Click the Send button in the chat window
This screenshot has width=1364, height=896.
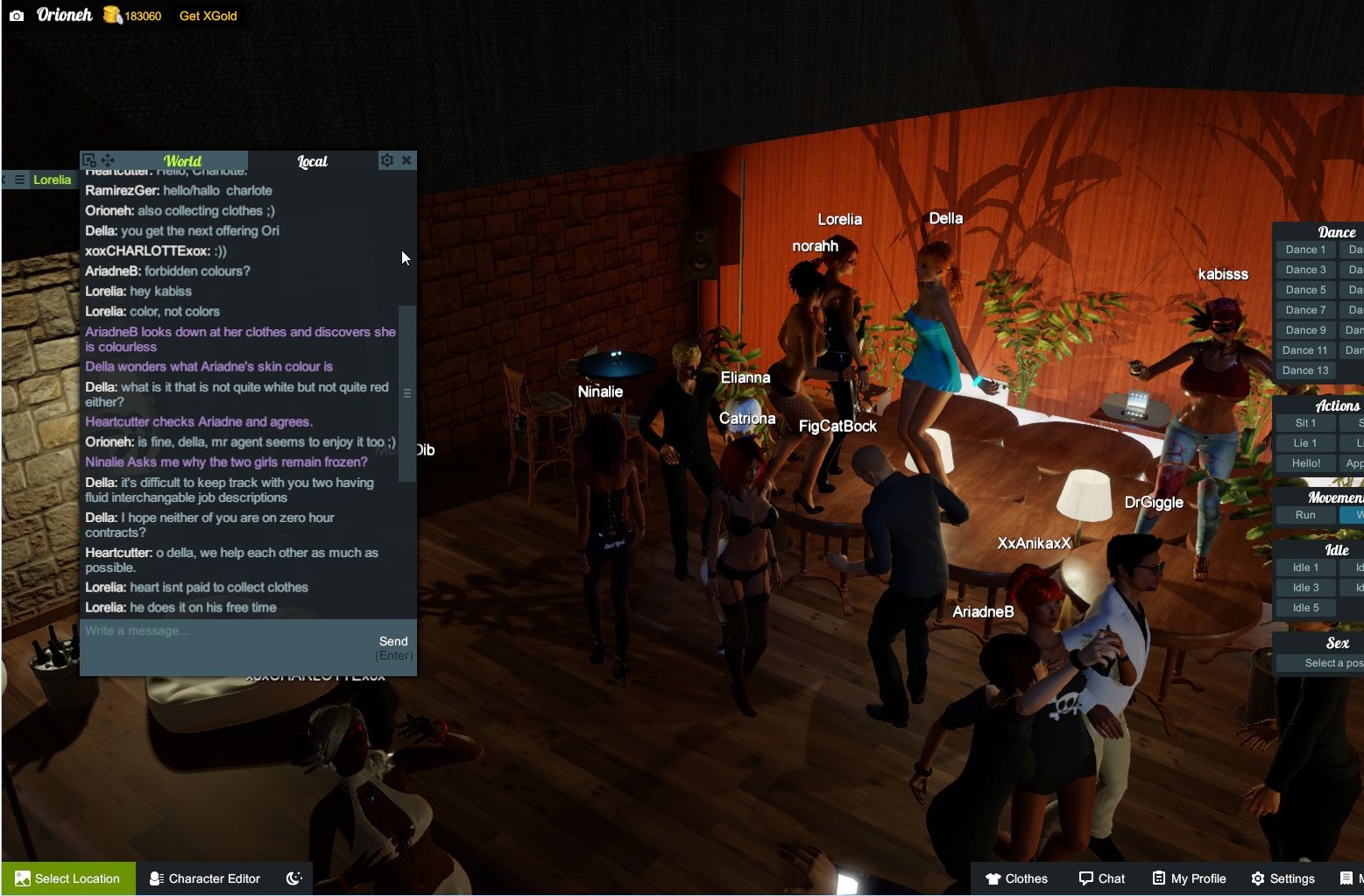point(392,640)
